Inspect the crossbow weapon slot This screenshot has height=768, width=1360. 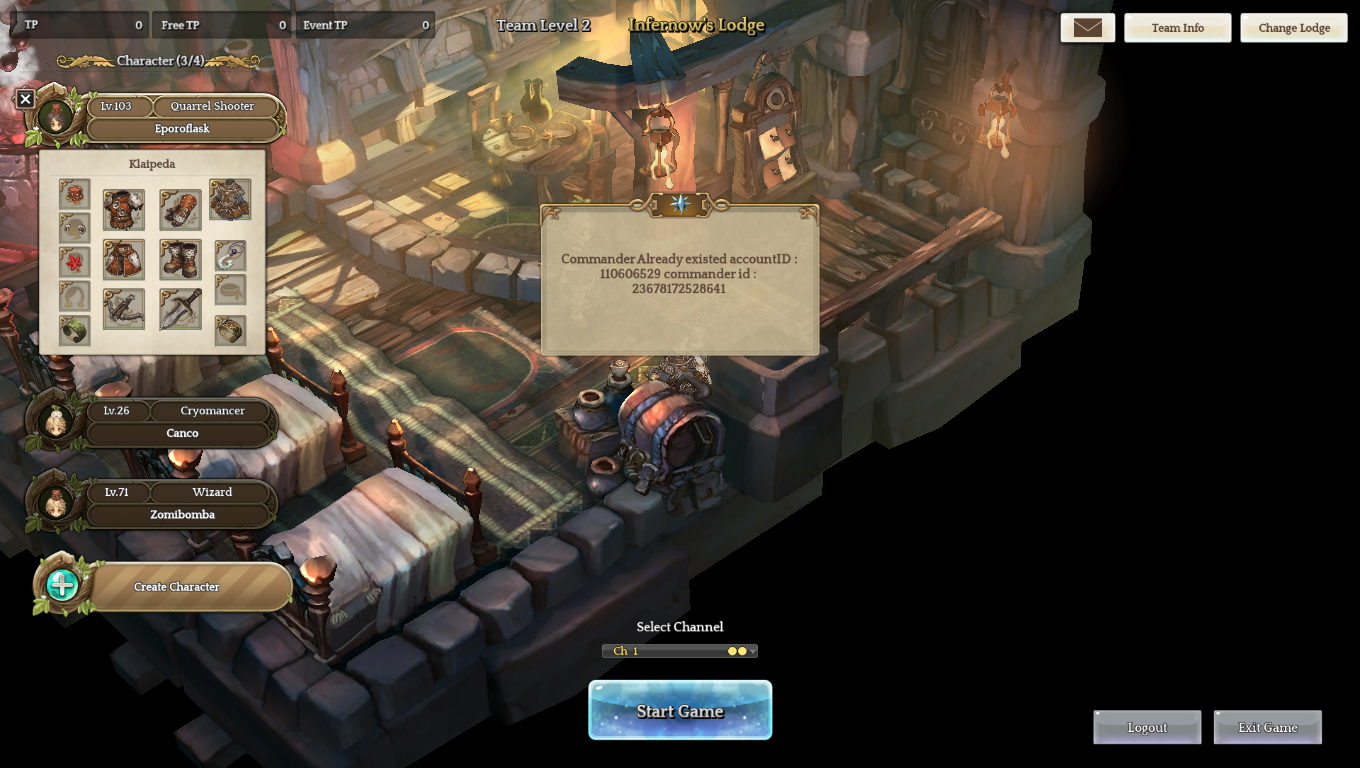pos(124,309)
